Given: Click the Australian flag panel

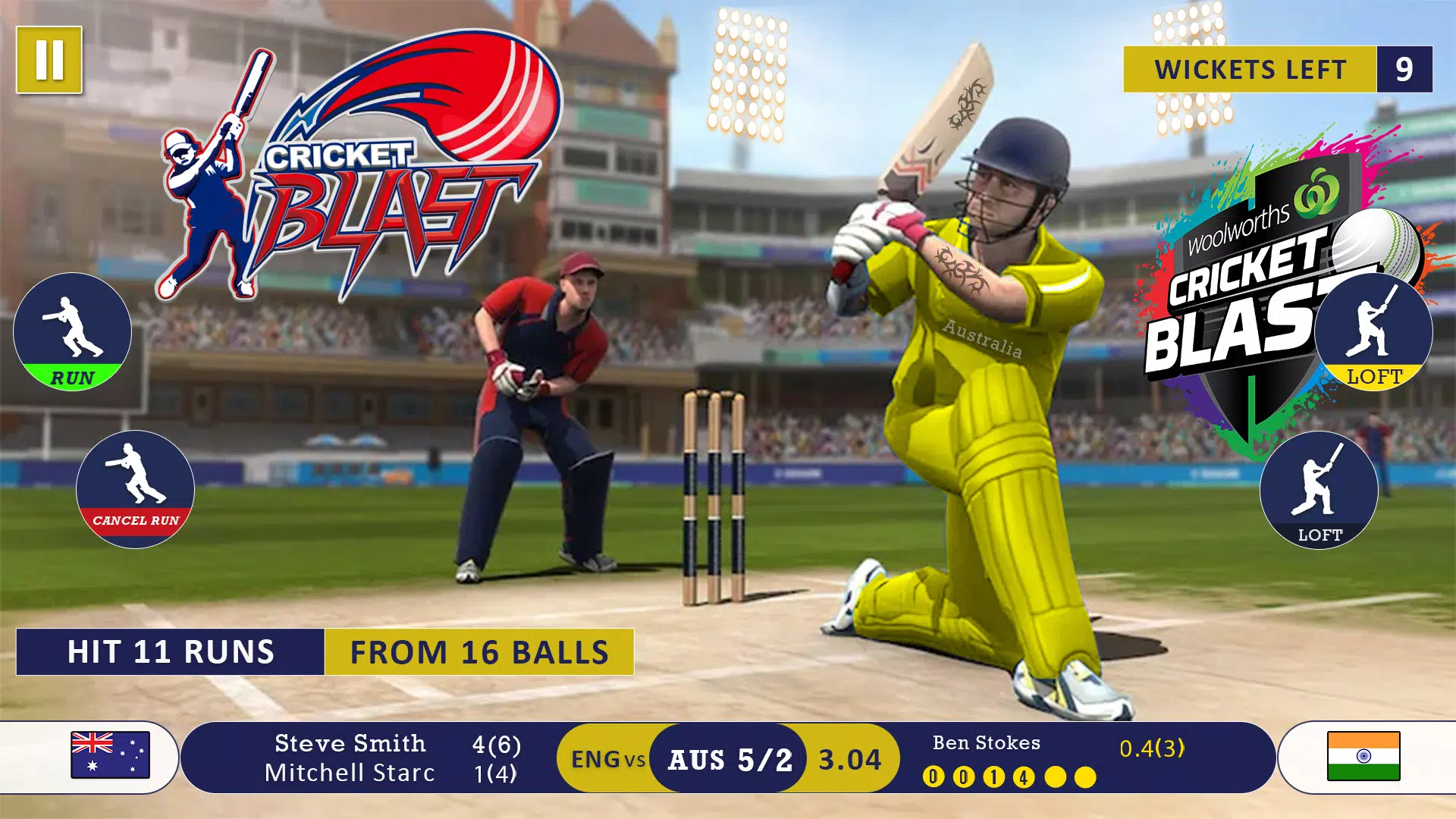Looking at the screenshot, I should pos(112,756).
